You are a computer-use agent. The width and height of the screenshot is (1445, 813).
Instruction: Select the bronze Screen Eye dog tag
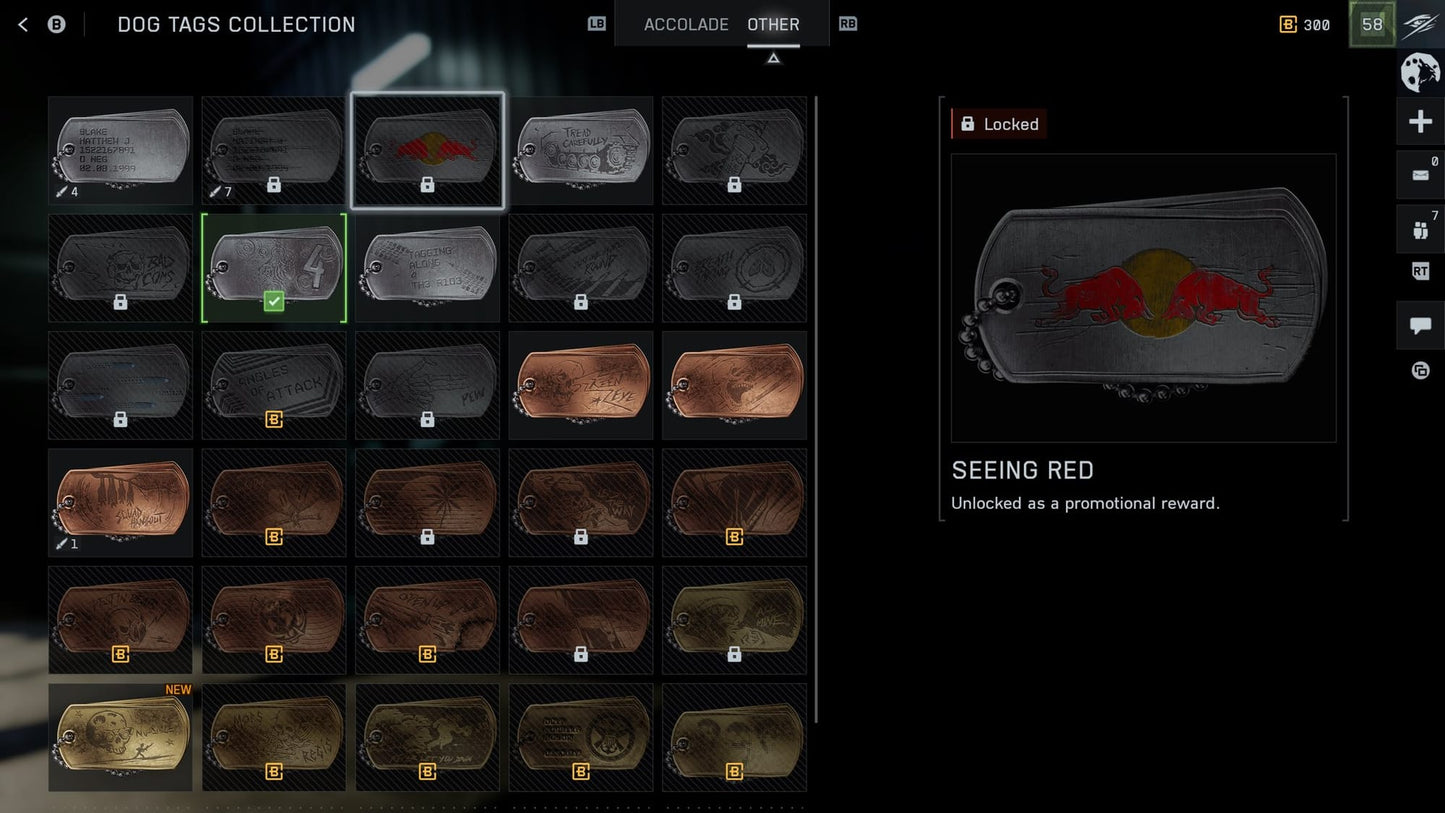[581, 385]
